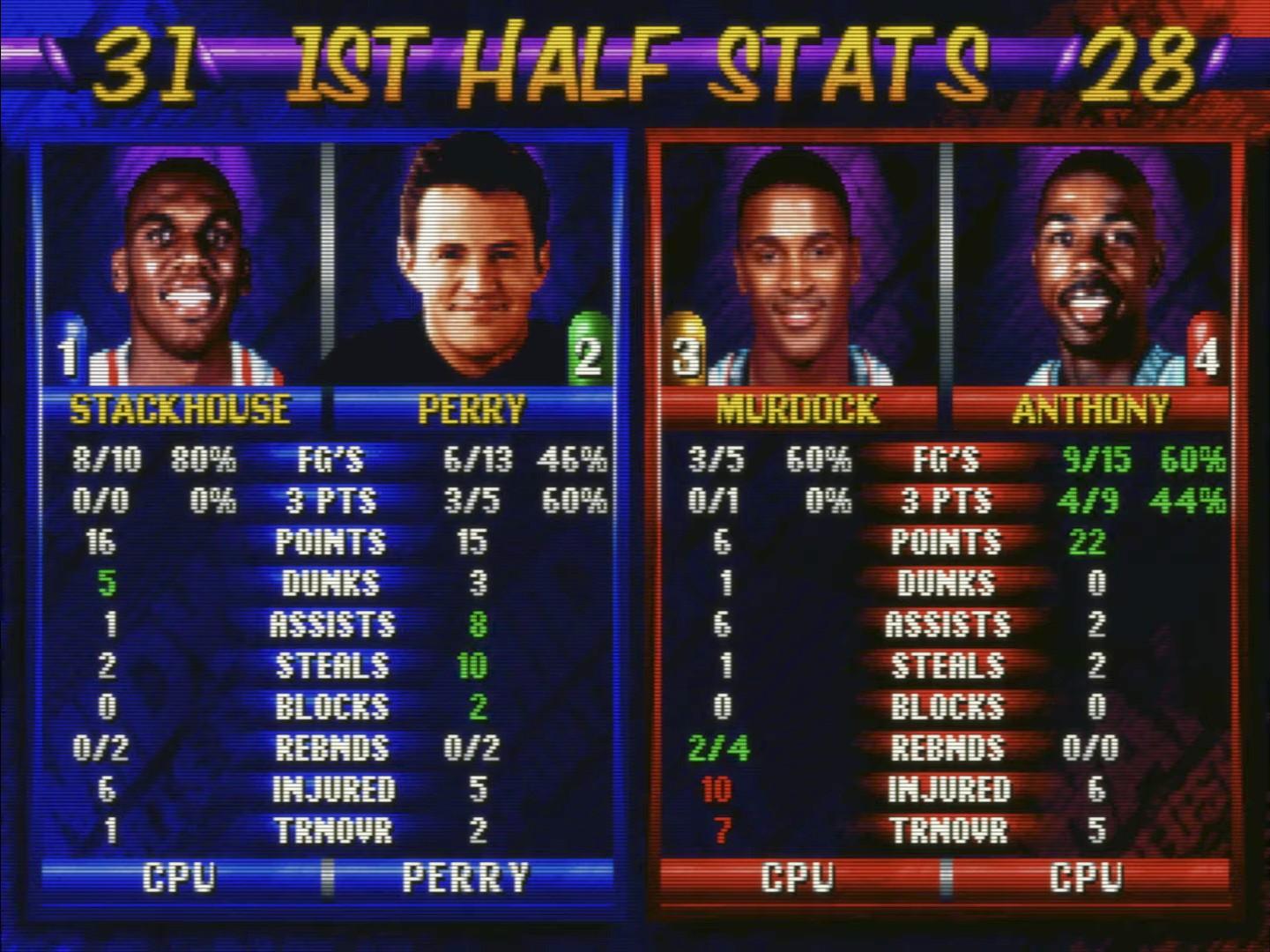1270x952 pixels.
Task: Open the FG'S stat row details
Action: pos(330,460)
